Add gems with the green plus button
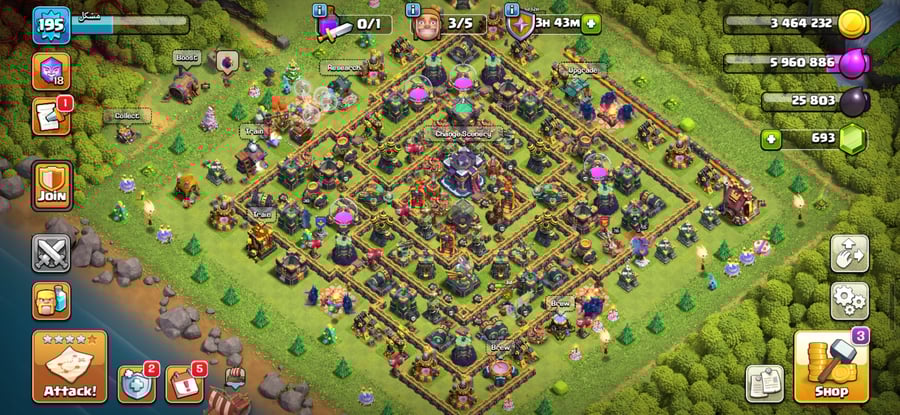The height and width of the screenshot is (415, 900). tap(771, 137)
